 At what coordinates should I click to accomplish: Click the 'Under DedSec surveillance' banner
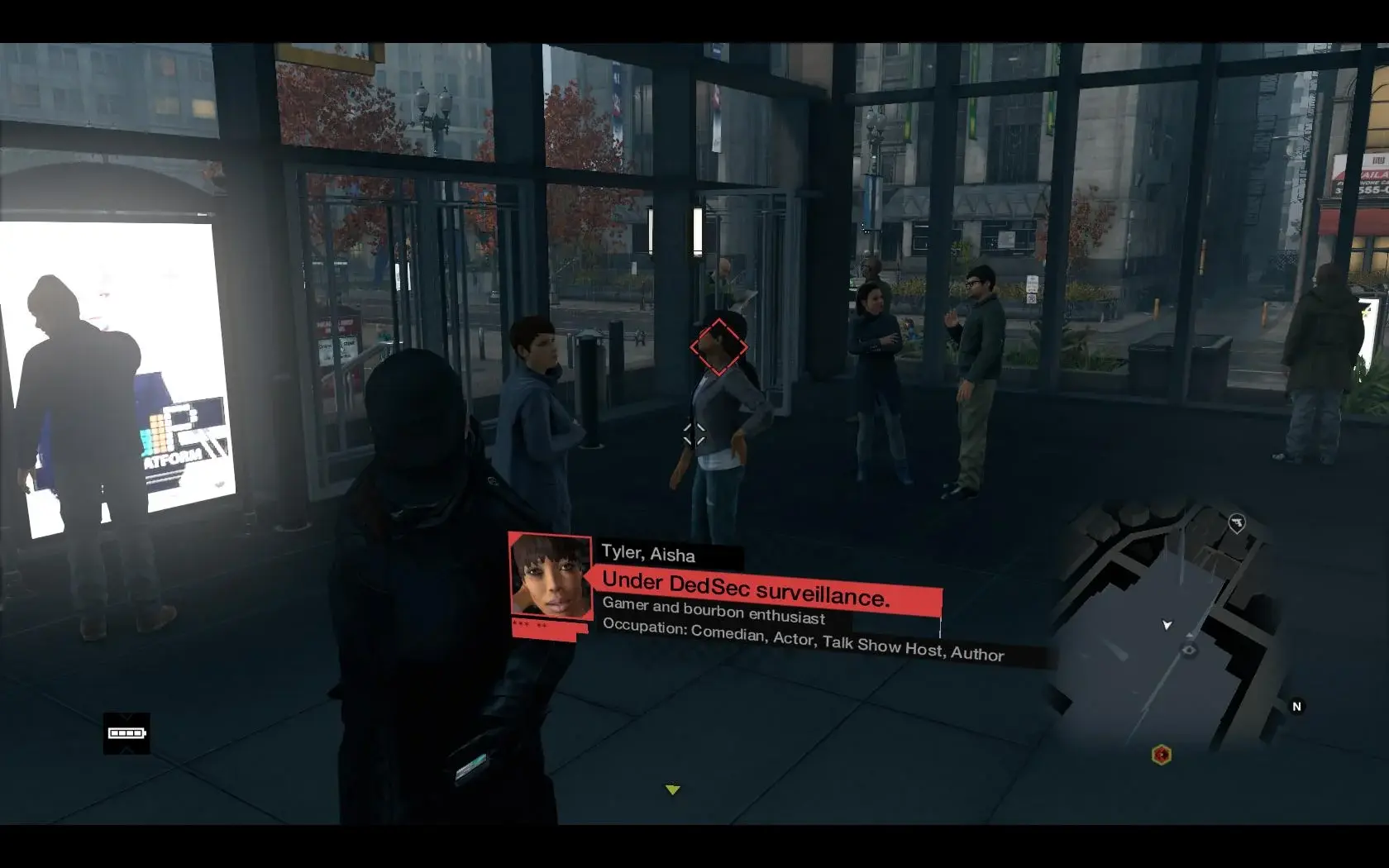click(x=769, y=592)
